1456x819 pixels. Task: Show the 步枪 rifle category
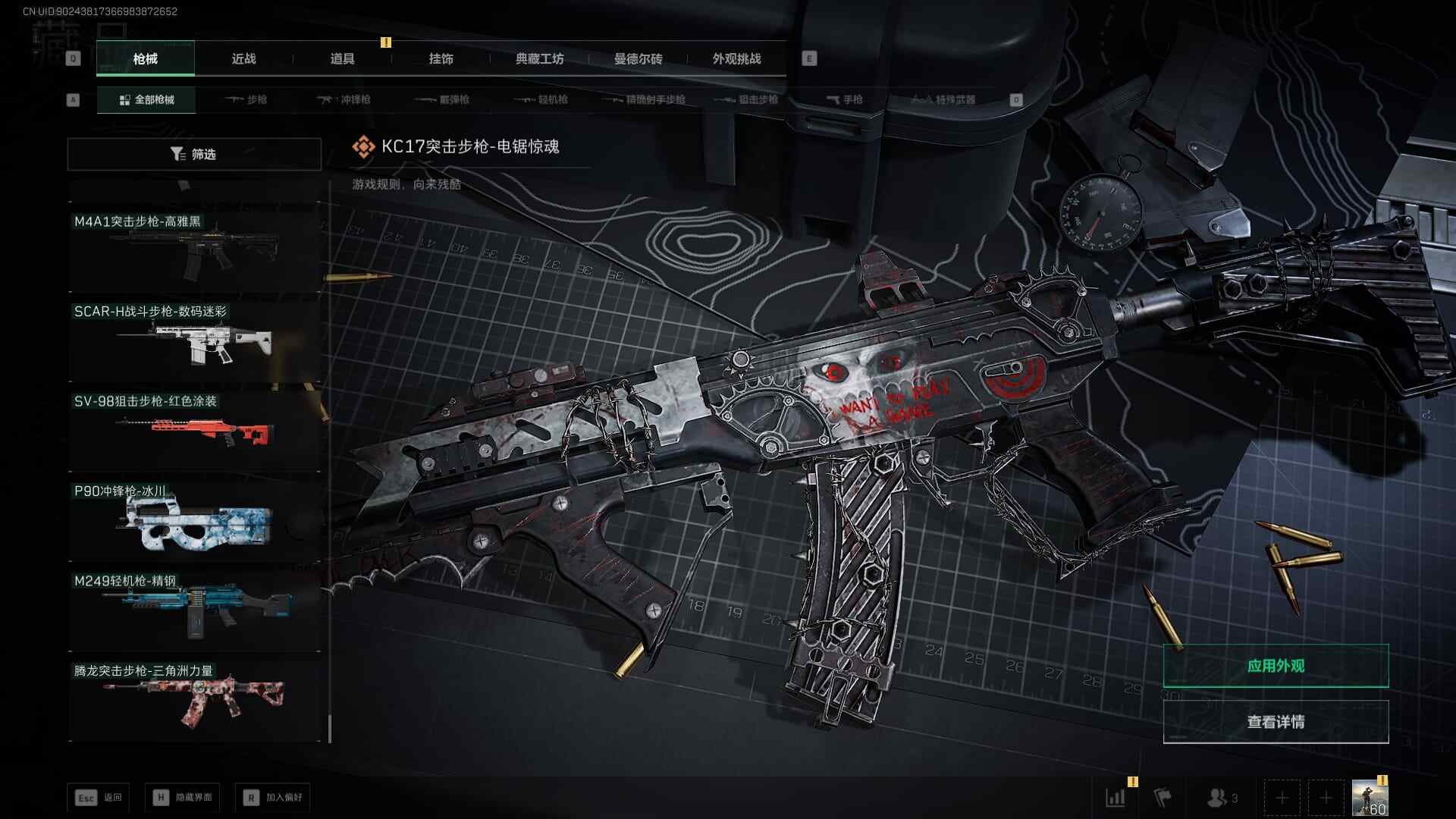(247, 99)
